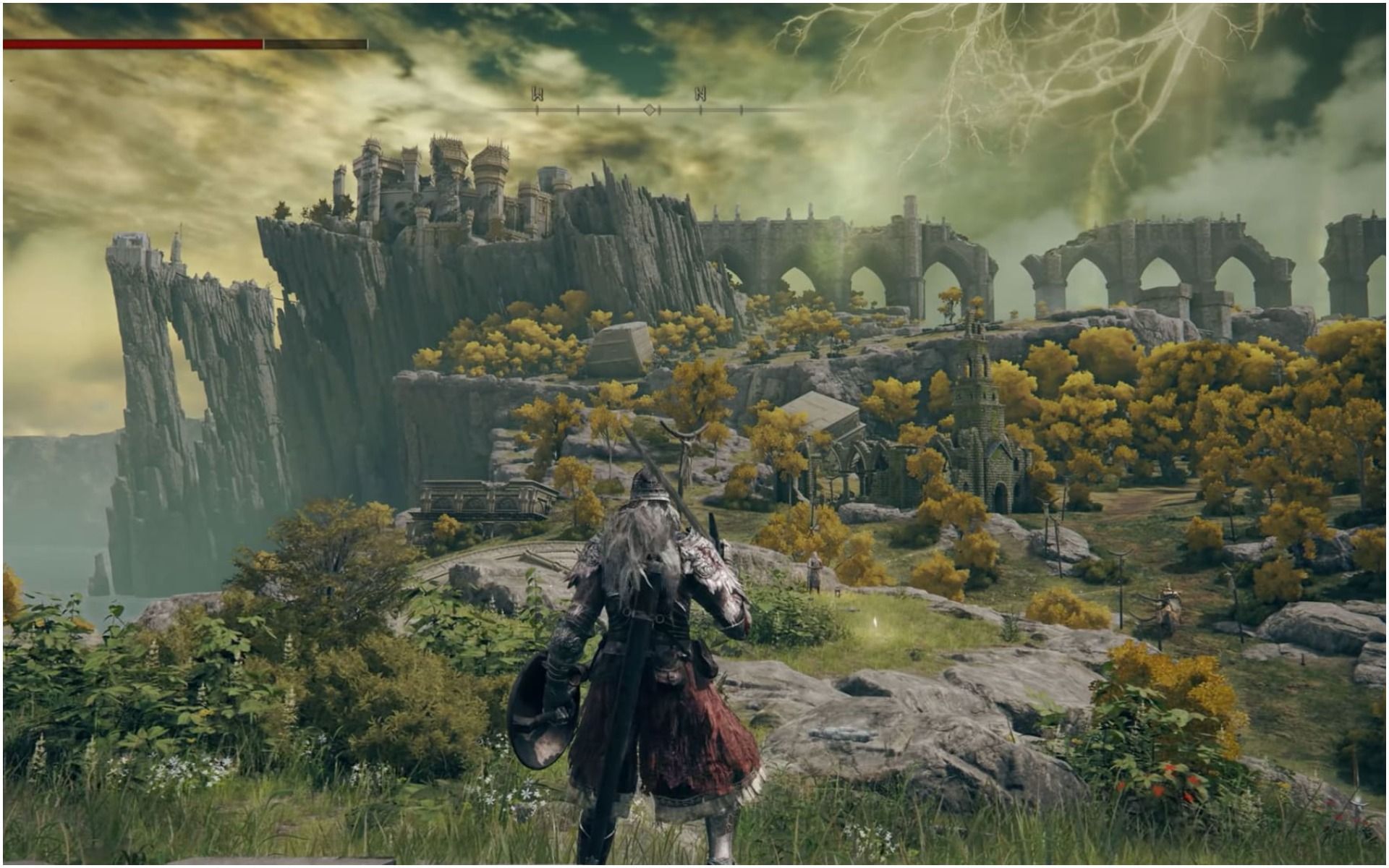Click the compass bar's center diamond marker
The image size is (1389, 868).
(650, 110)
